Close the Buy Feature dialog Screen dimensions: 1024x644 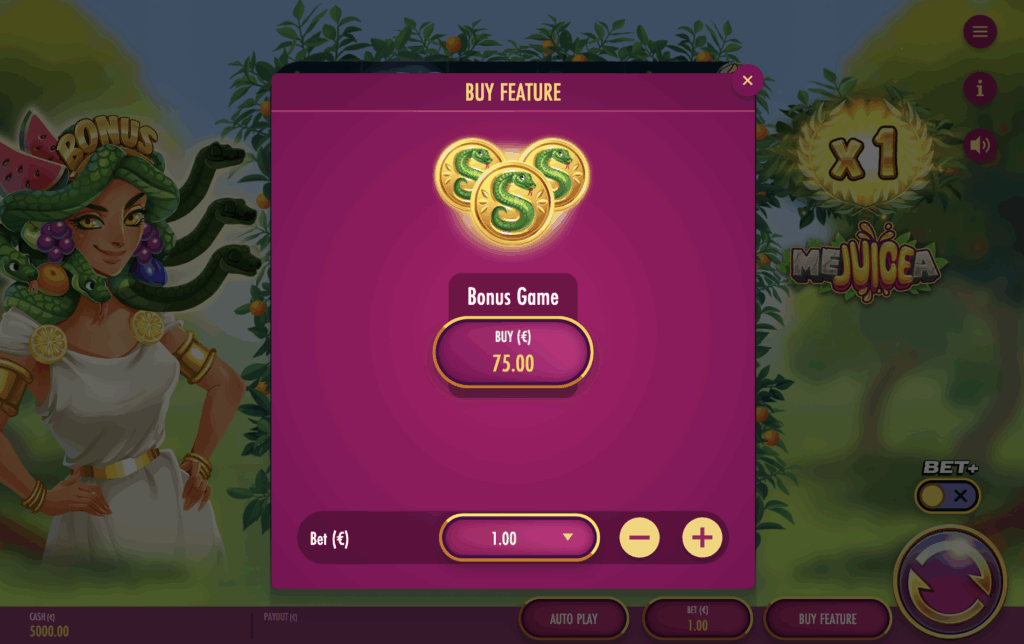(x=747, y=80)
